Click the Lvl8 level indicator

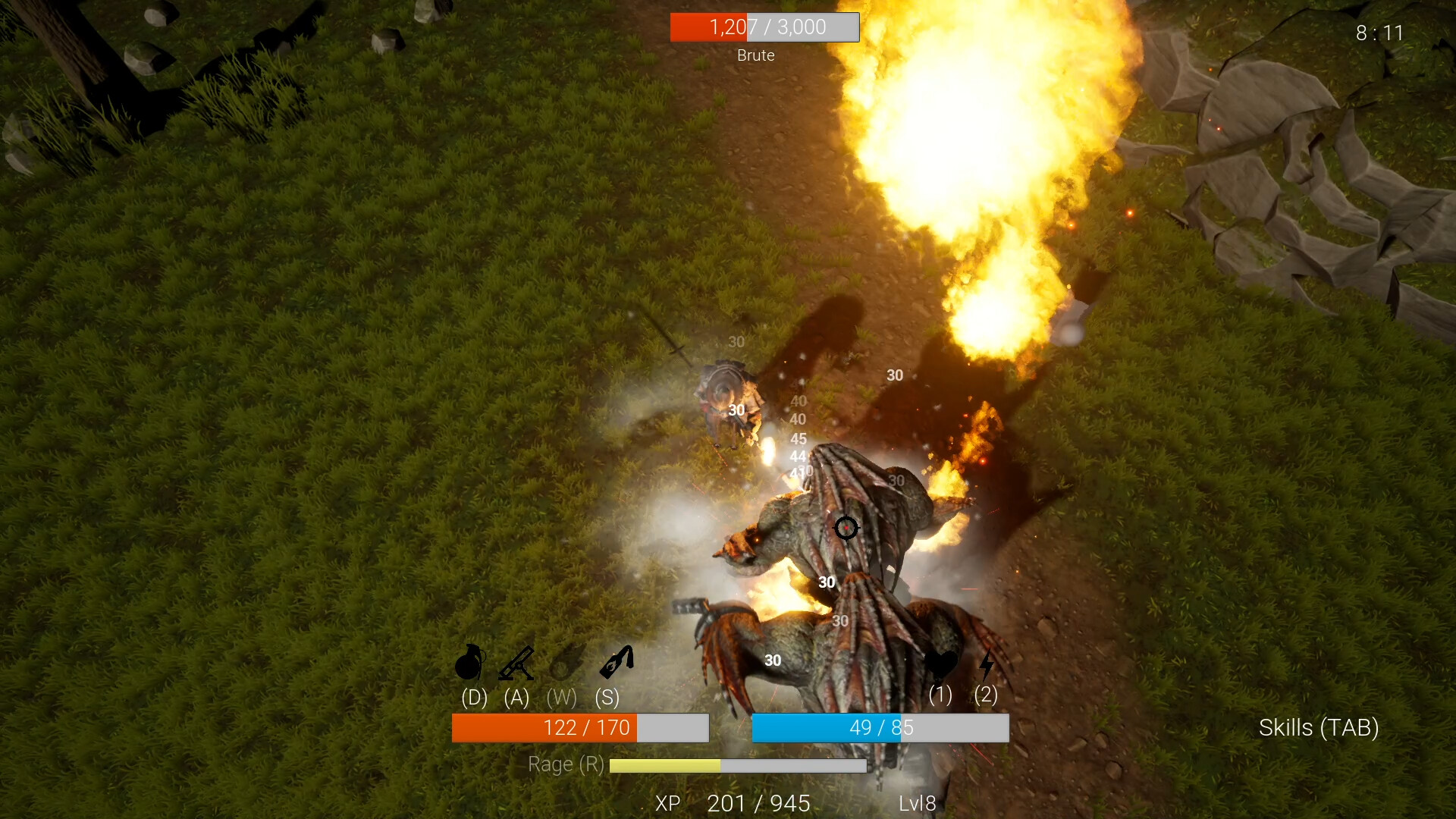click(x=916, y=802)
